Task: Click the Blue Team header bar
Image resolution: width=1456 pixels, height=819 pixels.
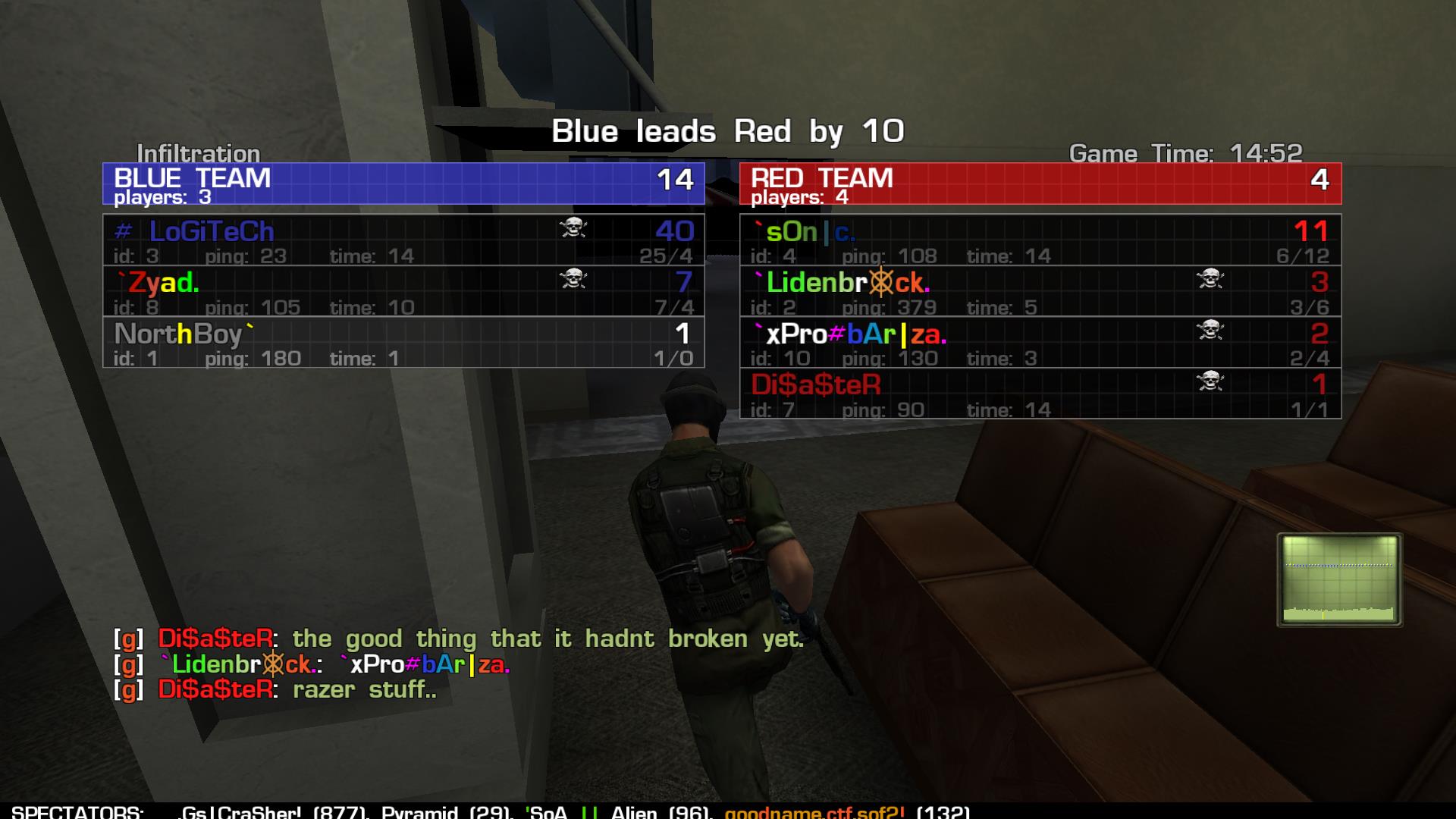Action: (x=403, y=184)
